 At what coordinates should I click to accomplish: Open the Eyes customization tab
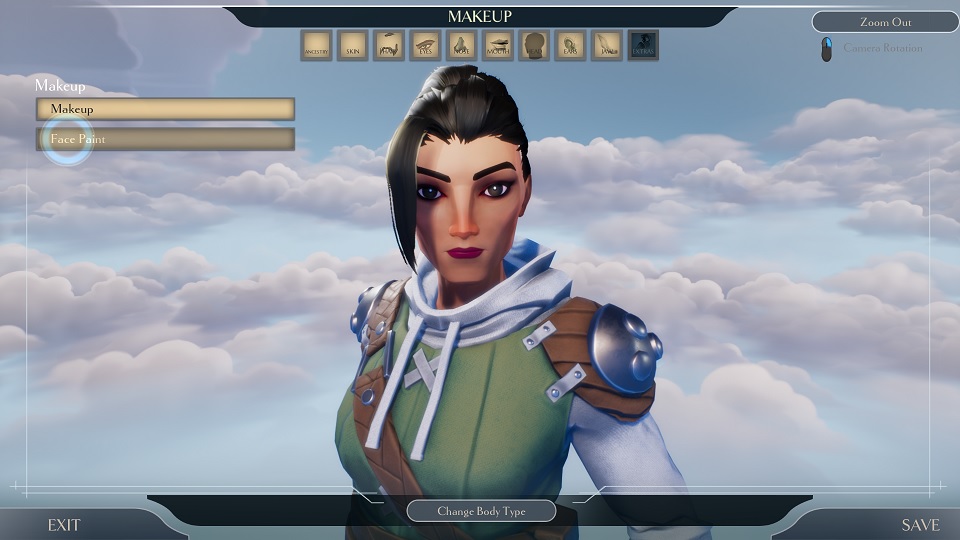tap(425, 45)
